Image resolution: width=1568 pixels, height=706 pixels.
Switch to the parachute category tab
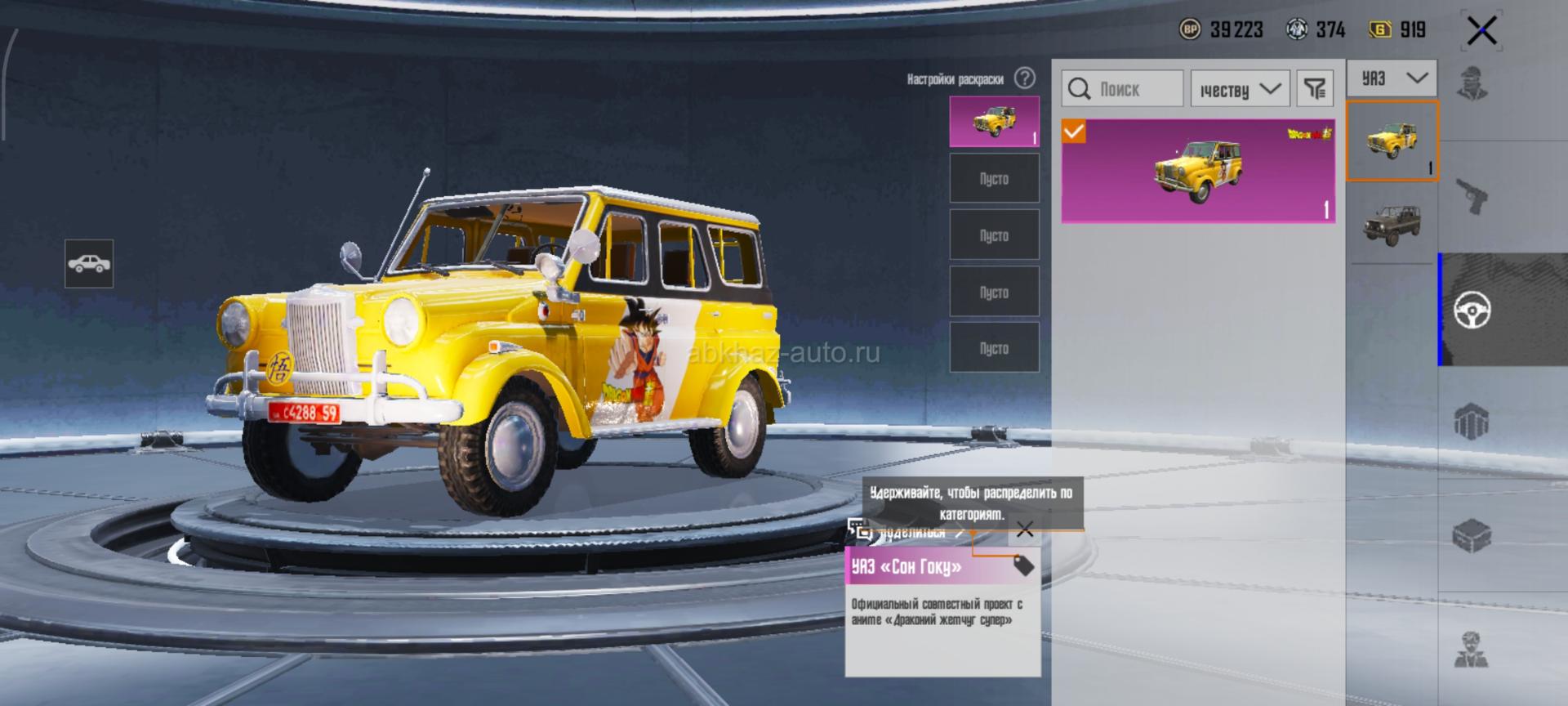[x=1472, y=422]
